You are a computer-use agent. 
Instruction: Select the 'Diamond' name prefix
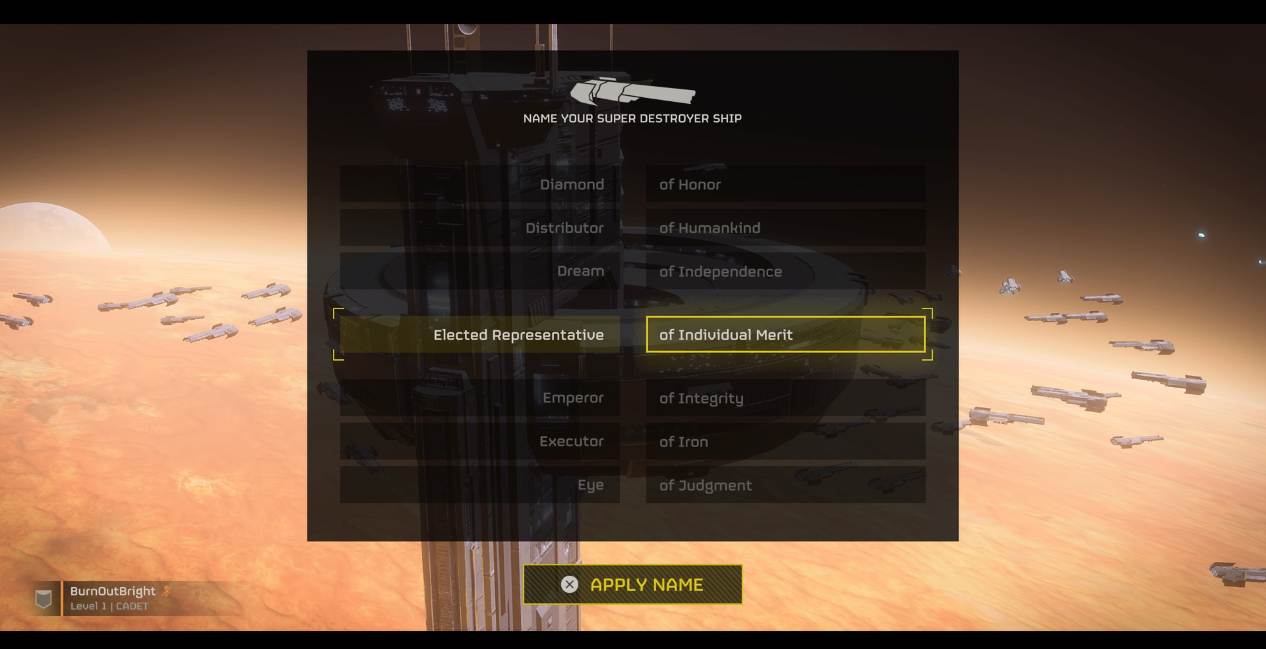click(x=480, y=185)
